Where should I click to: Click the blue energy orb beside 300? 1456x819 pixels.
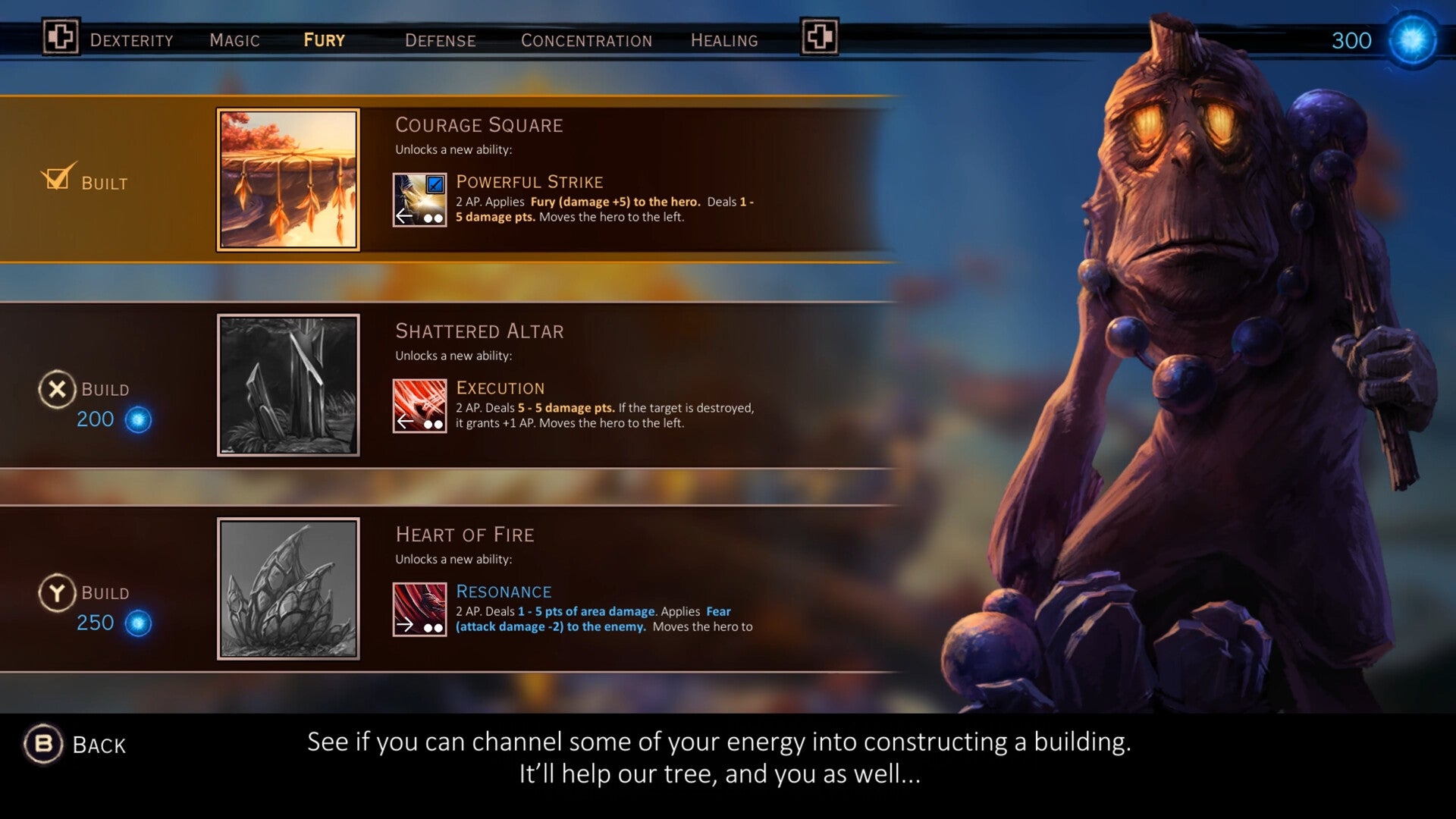pyautogui.click(x=1412, y=39)
